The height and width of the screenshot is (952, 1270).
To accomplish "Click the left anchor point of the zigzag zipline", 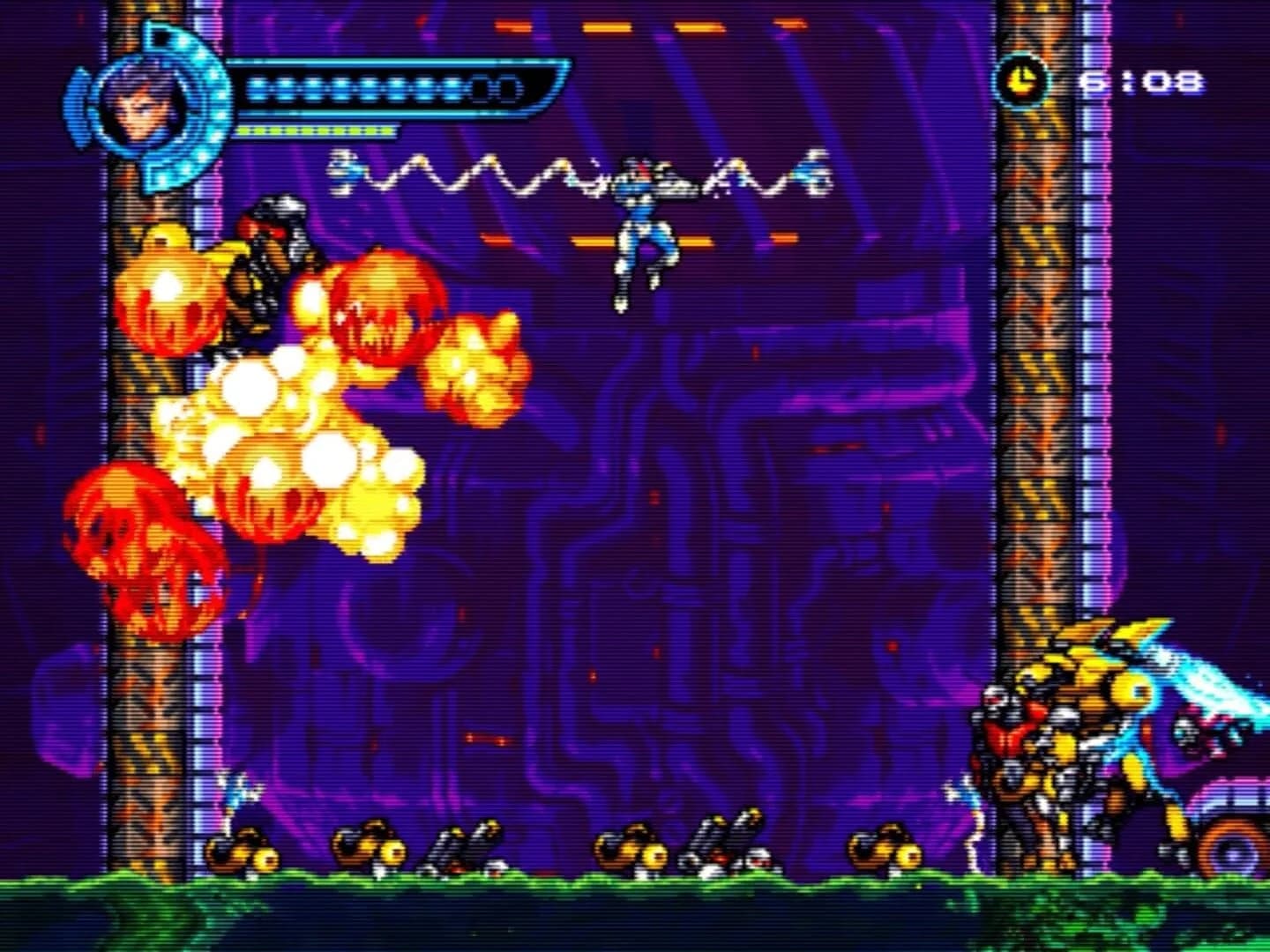I will [x=344, y=172].
